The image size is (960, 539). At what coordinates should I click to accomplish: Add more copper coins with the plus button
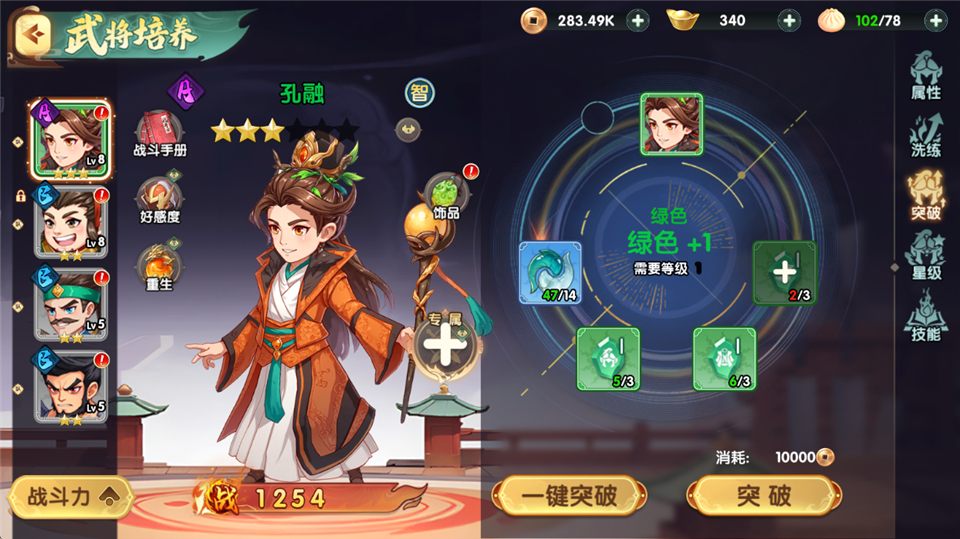(639, 20)
